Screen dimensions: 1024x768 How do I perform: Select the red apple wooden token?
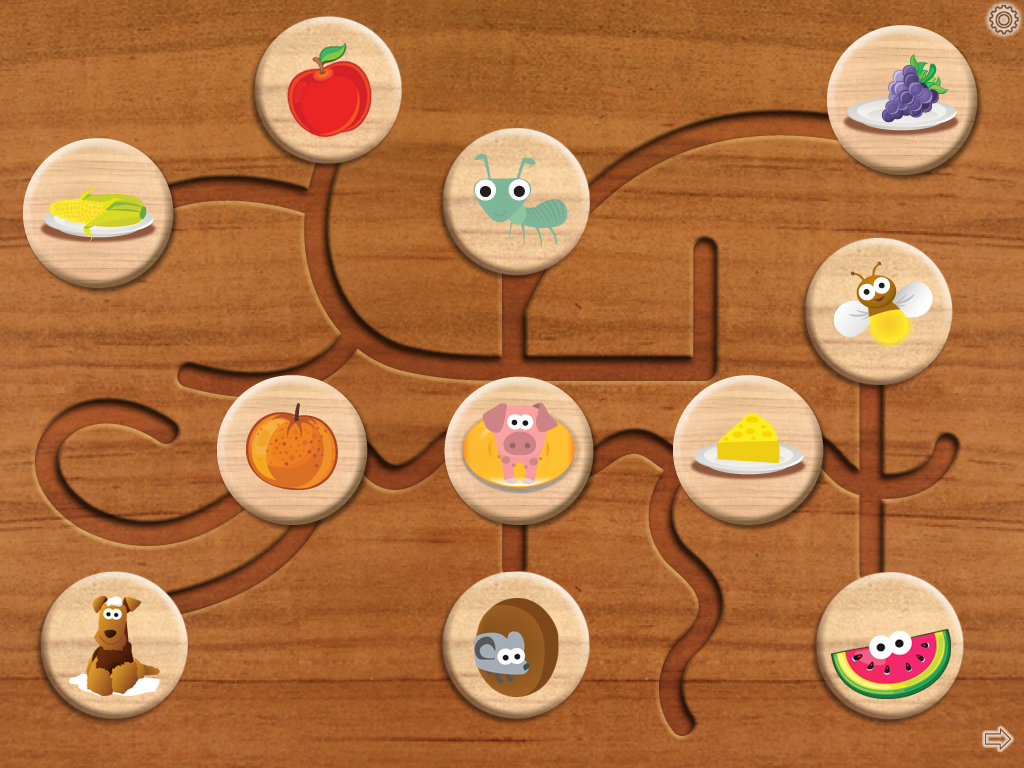328,90
